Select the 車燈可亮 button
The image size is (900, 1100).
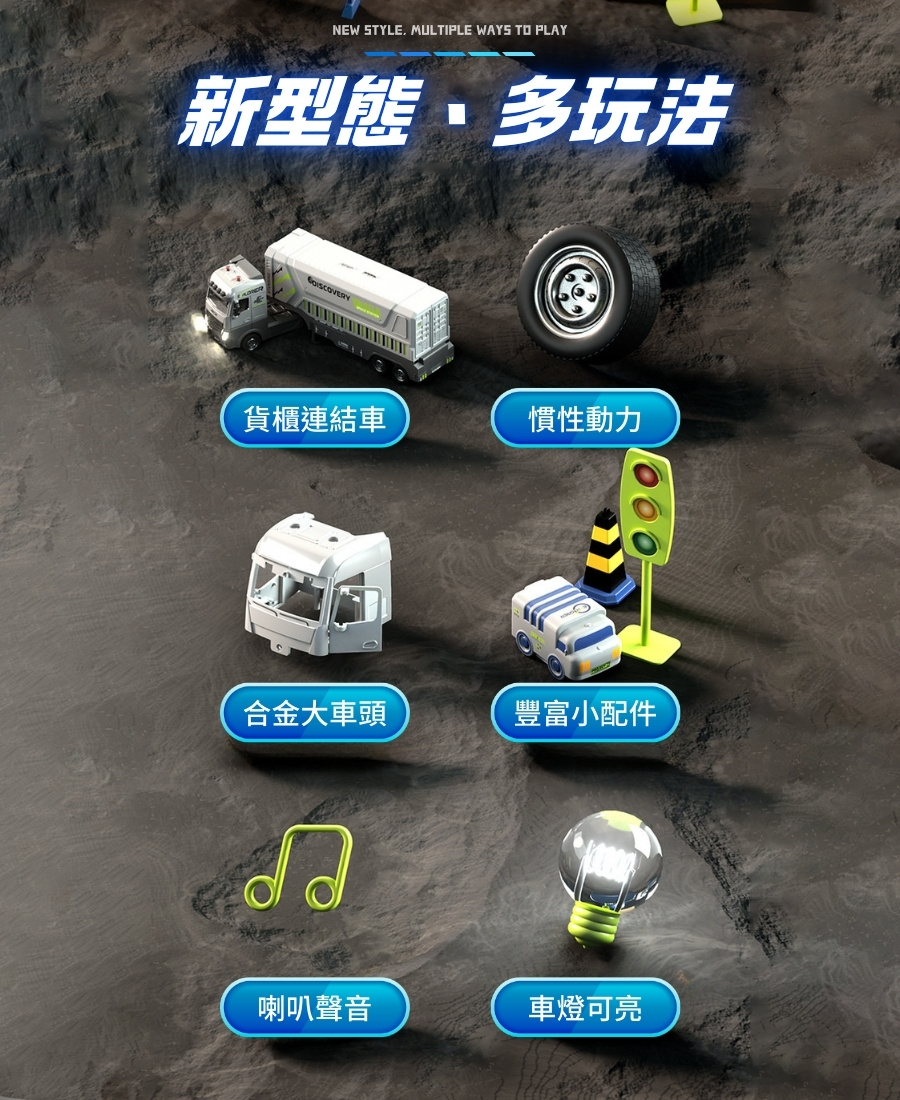click(x=585, y=1008)
